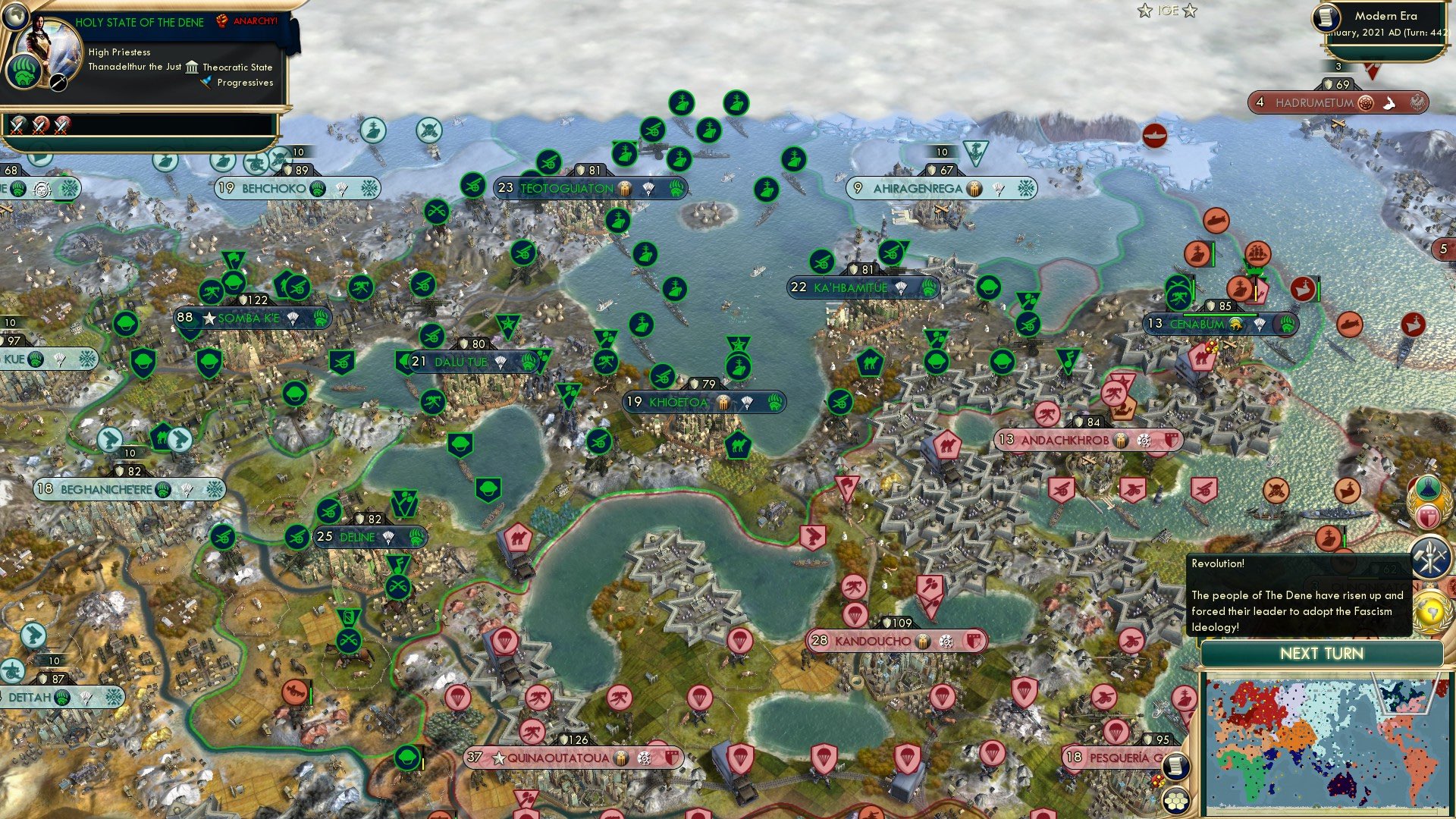Toggle strategic view with the hex grid icon

click(1176, 802)
